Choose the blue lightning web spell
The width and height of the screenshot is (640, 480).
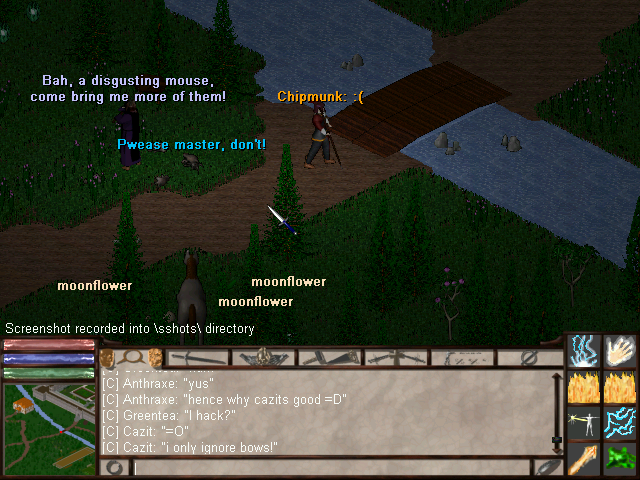[620, 422]
